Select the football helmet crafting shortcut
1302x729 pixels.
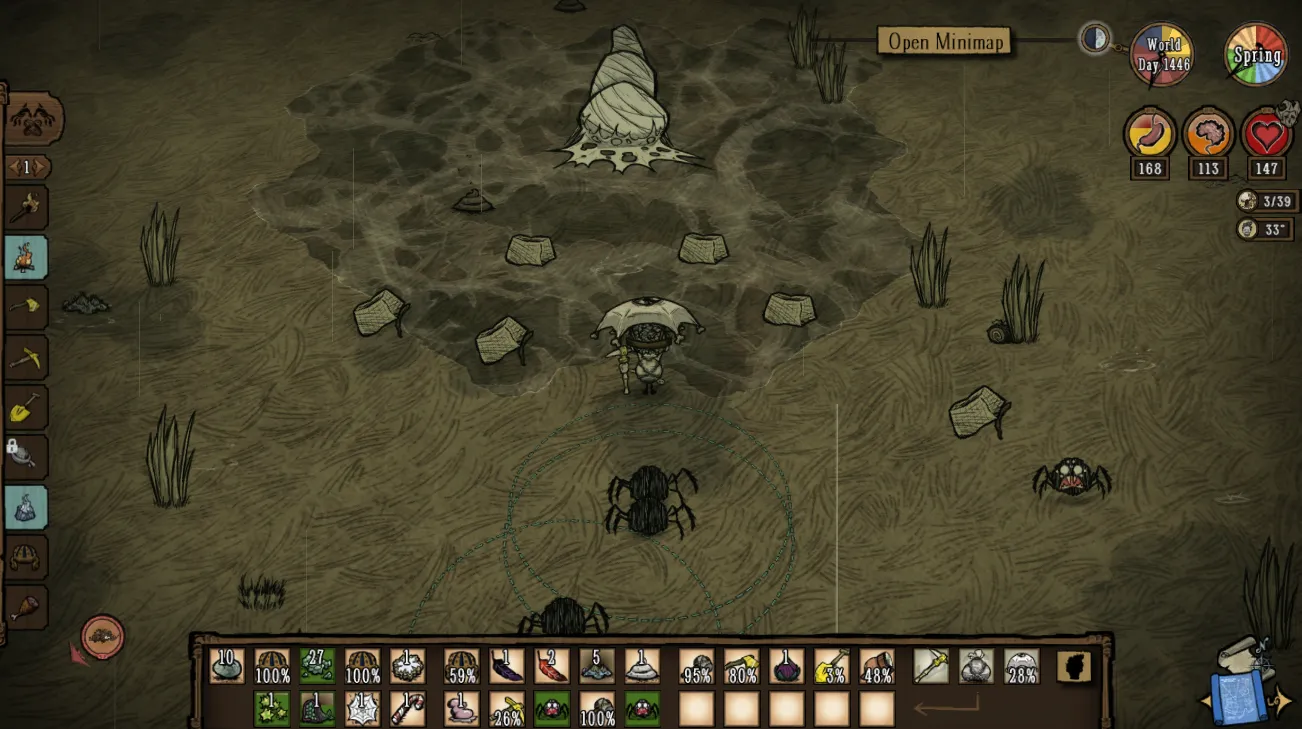(x=26, y=557)
